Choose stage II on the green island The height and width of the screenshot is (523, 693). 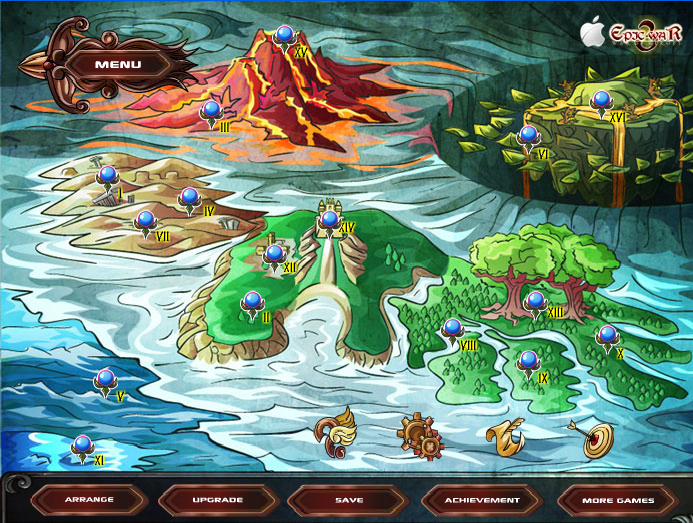(253, 301)
